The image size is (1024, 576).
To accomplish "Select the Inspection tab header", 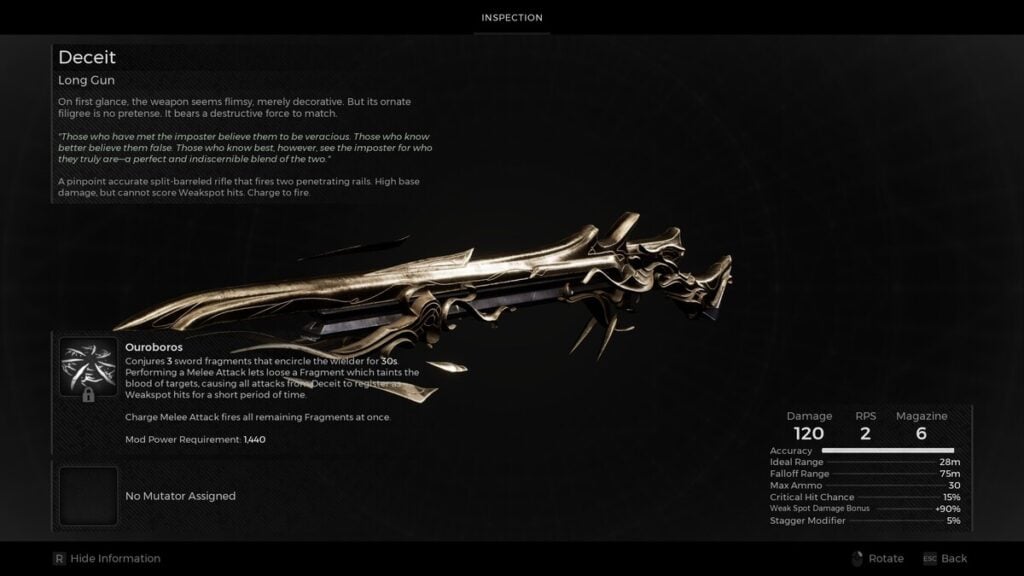I will click(511, 18).
